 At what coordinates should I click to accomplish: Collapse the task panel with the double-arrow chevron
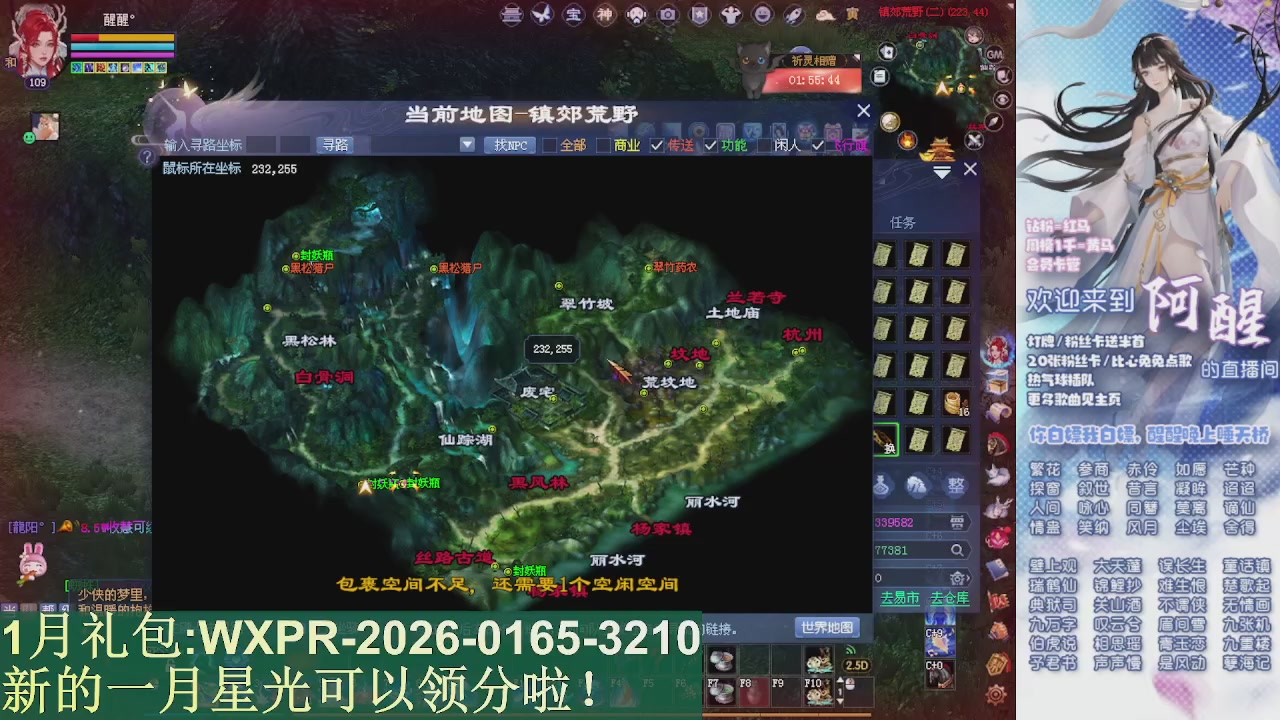pos(941,171)
